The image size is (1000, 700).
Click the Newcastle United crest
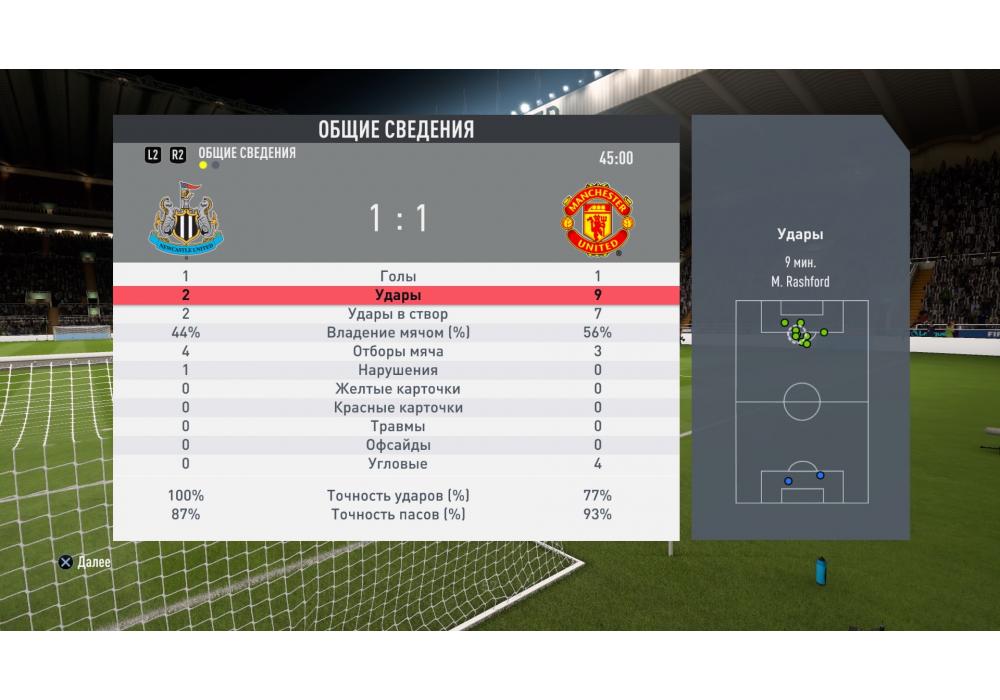[186, 217]
